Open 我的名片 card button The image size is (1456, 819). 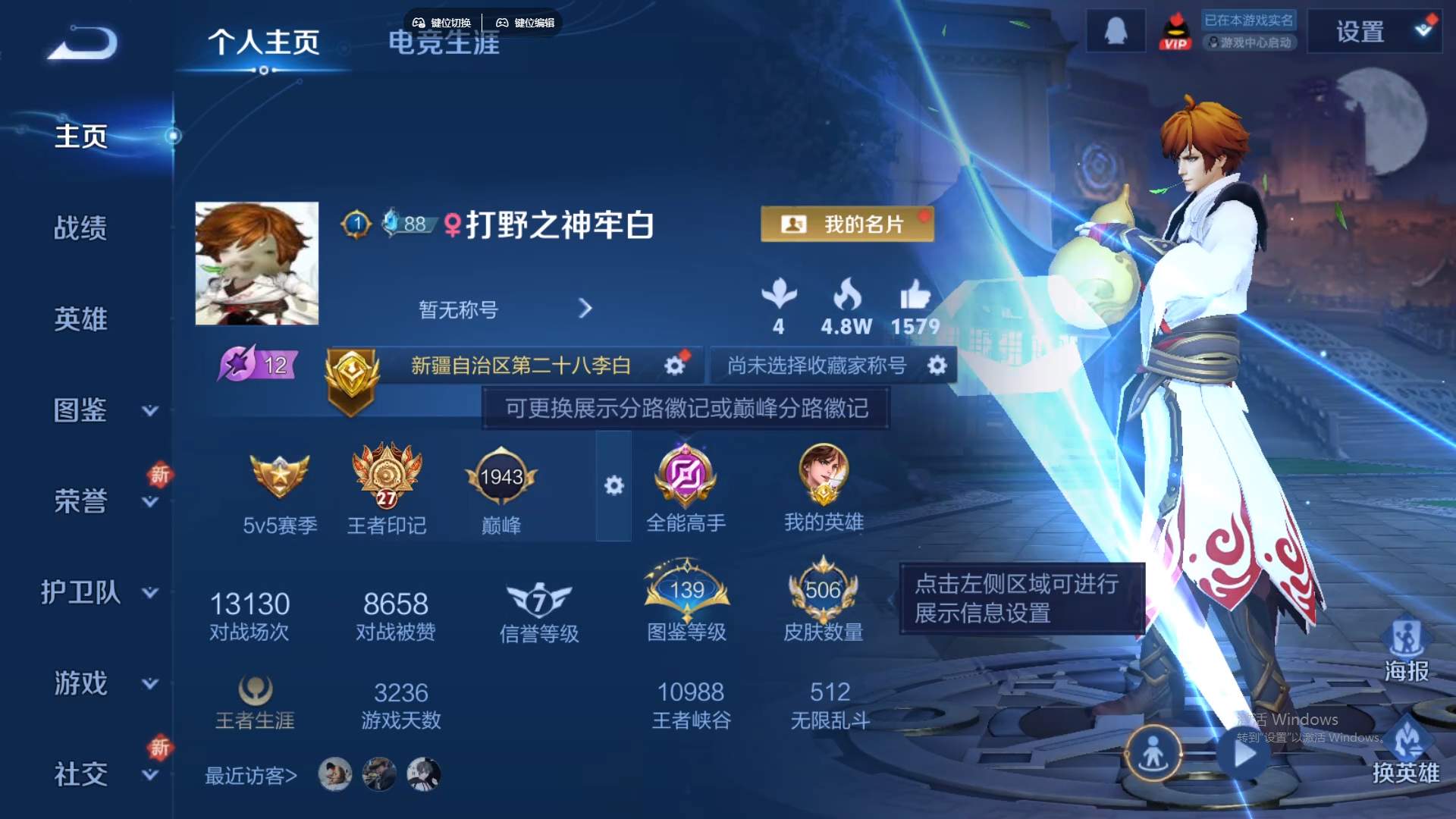pyautogui.click(x=848, y=224)
